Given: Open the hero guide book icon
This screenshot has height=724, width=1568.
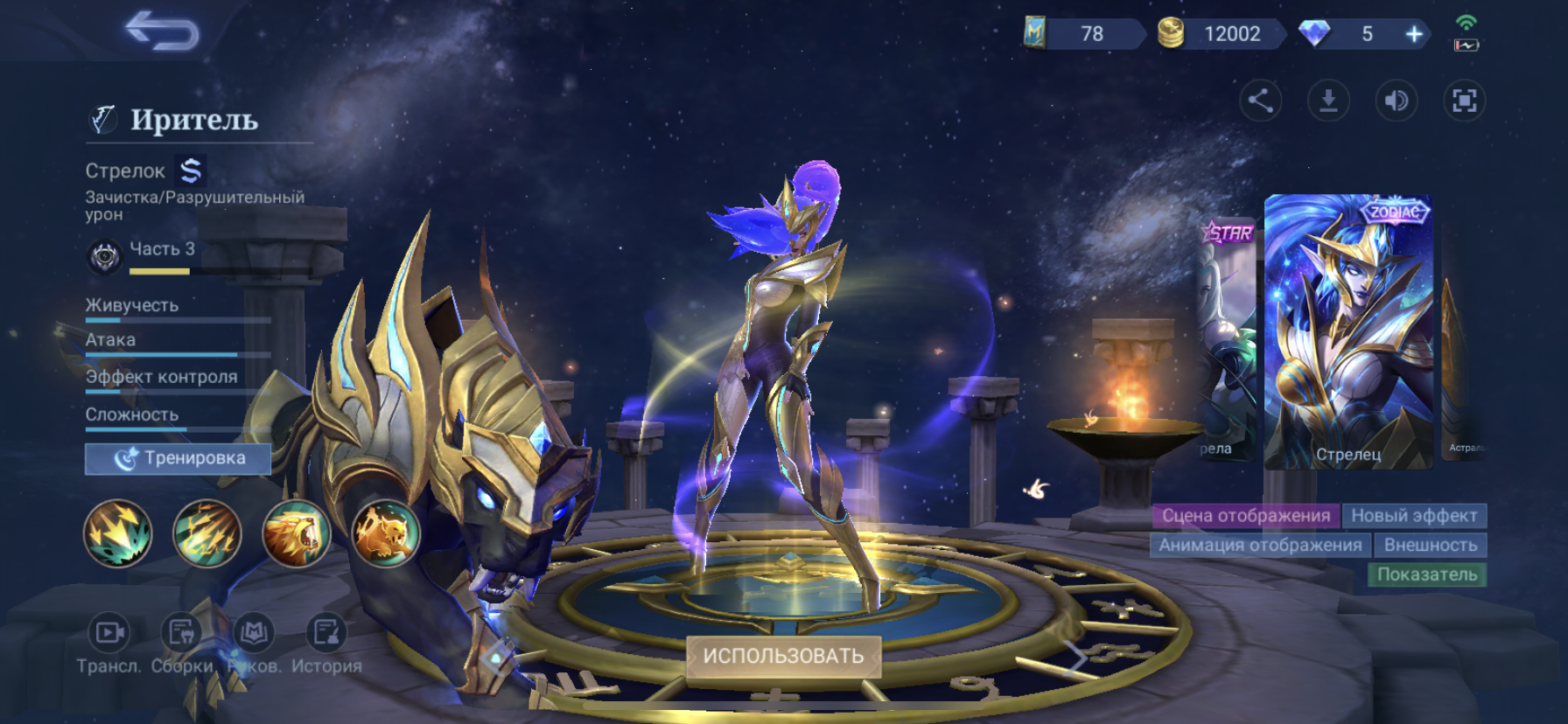Looking at the screenshot, I should point(254,632).
